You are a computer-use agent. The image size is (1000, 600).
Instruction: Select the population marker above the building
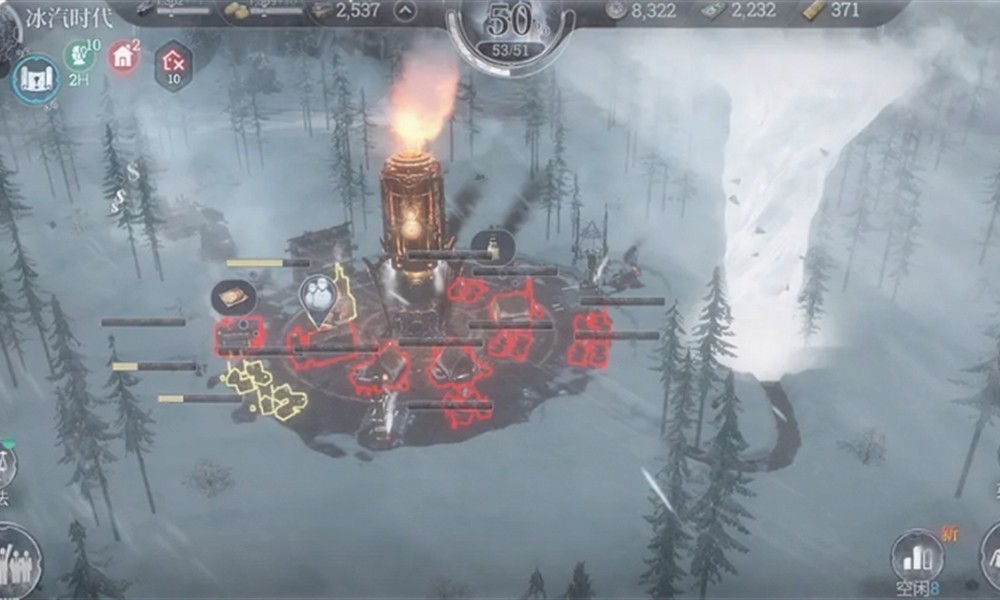pos(318,295)
